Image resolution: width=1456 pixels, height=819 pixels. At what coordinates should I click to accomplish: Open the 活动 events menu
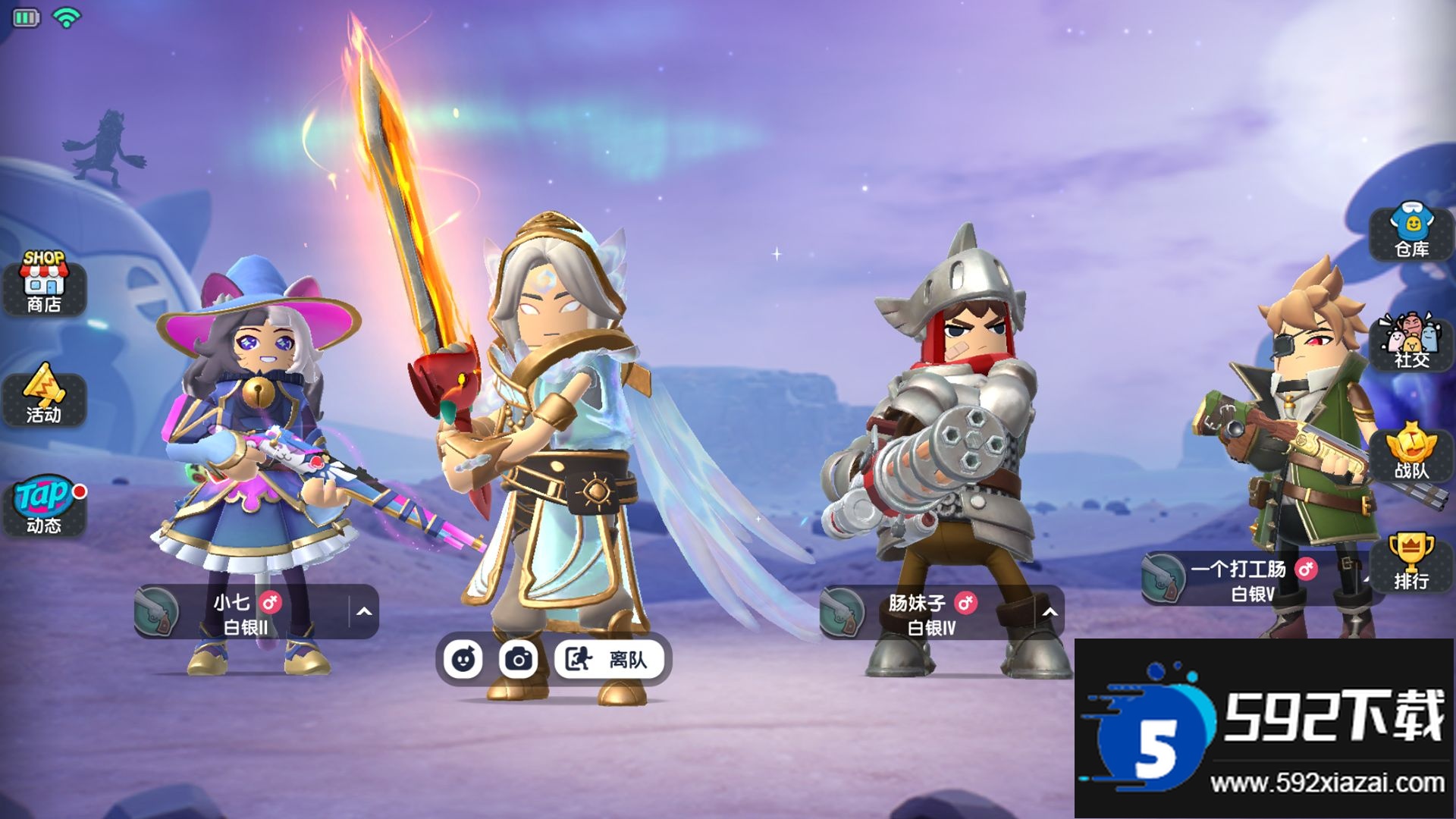point(44,396)
